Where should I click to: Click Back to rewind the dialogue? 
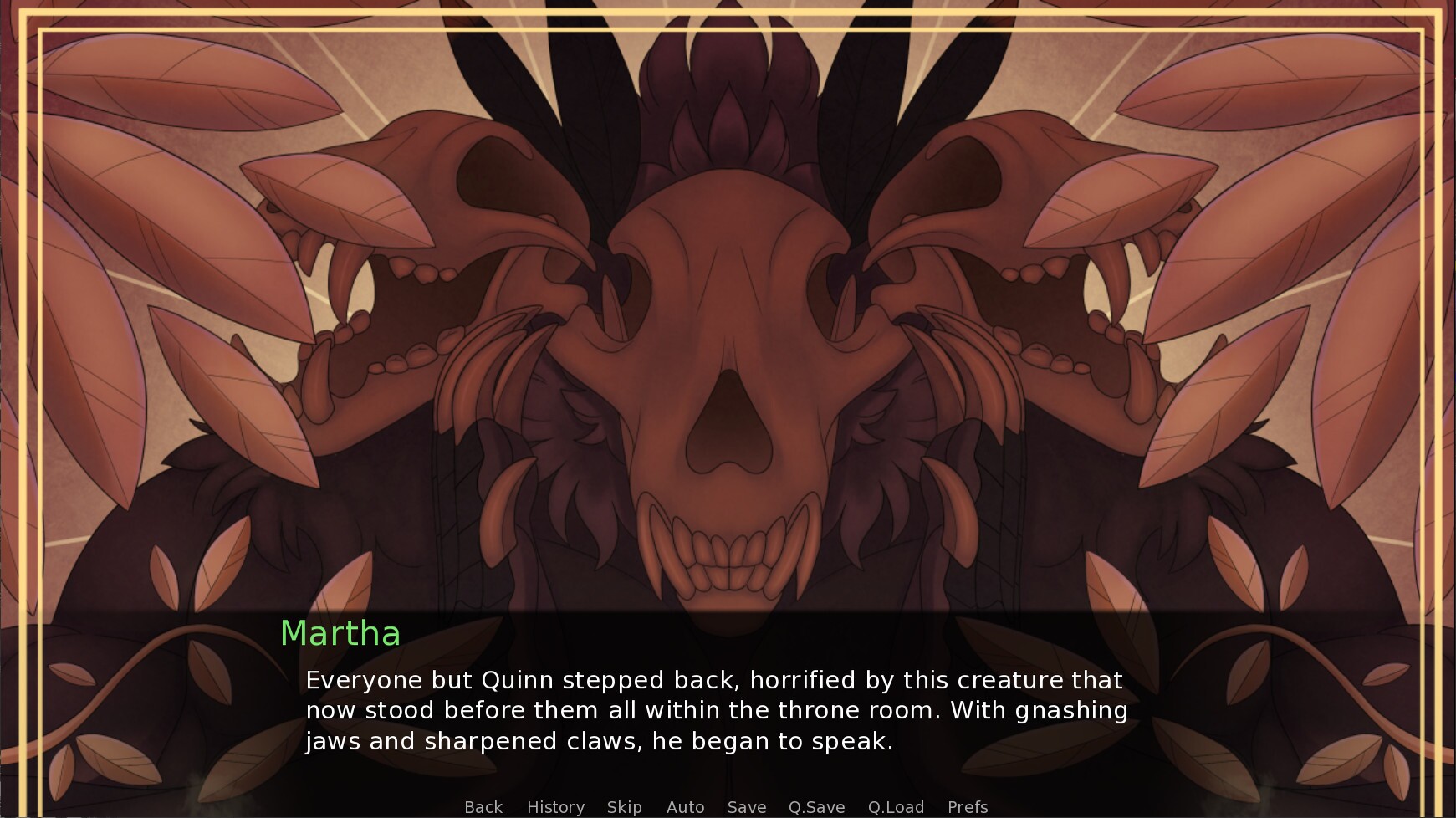483,806
